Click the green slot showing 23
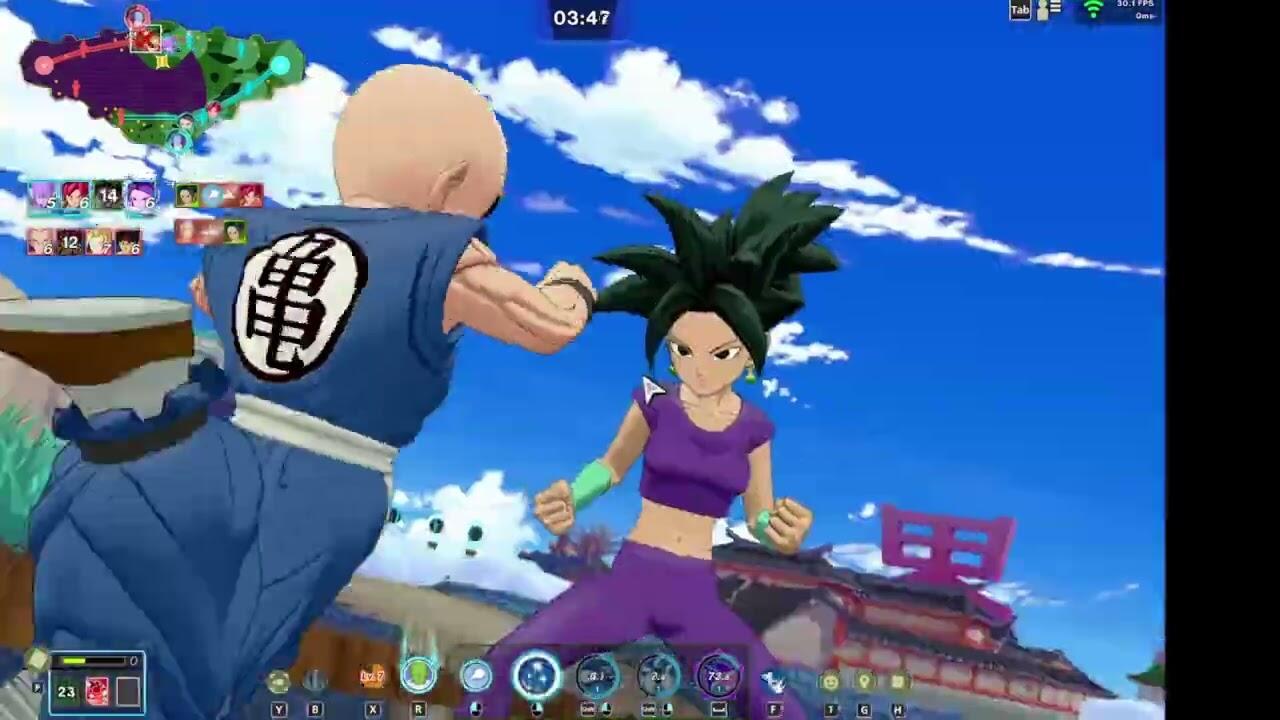This screenshot has height=720, width=1280. tap(66, 691)
